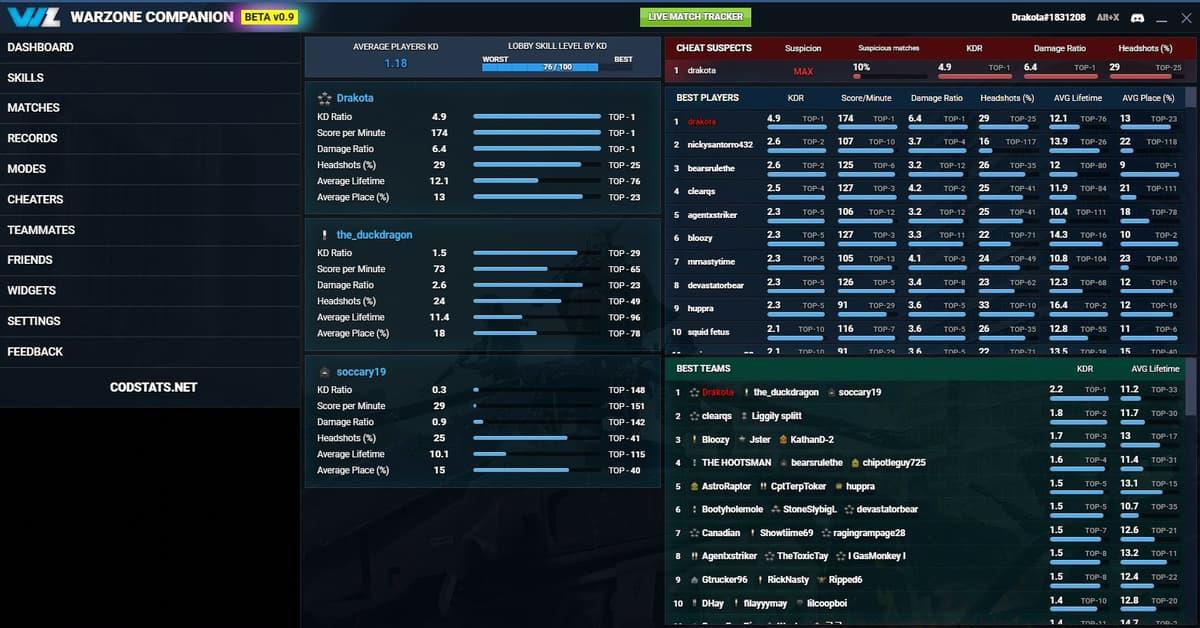This screenshot has width=1200, height=628.
Task: Click the nickysantorro432 row in Best Players
Action: tap(720, 145)
